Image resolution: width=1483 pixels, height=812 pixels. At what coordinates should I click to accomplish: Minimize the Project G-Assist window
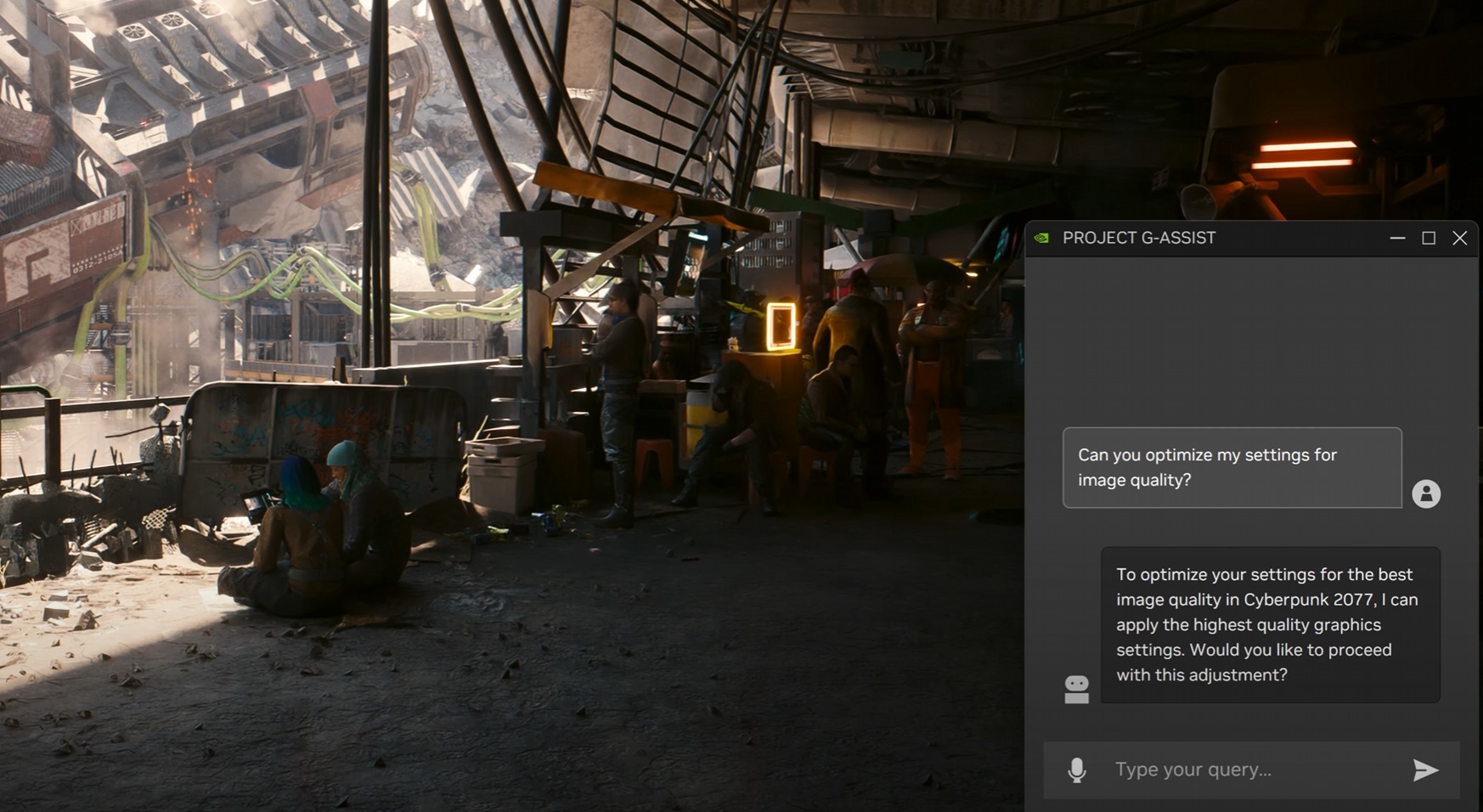(1396, 239)
